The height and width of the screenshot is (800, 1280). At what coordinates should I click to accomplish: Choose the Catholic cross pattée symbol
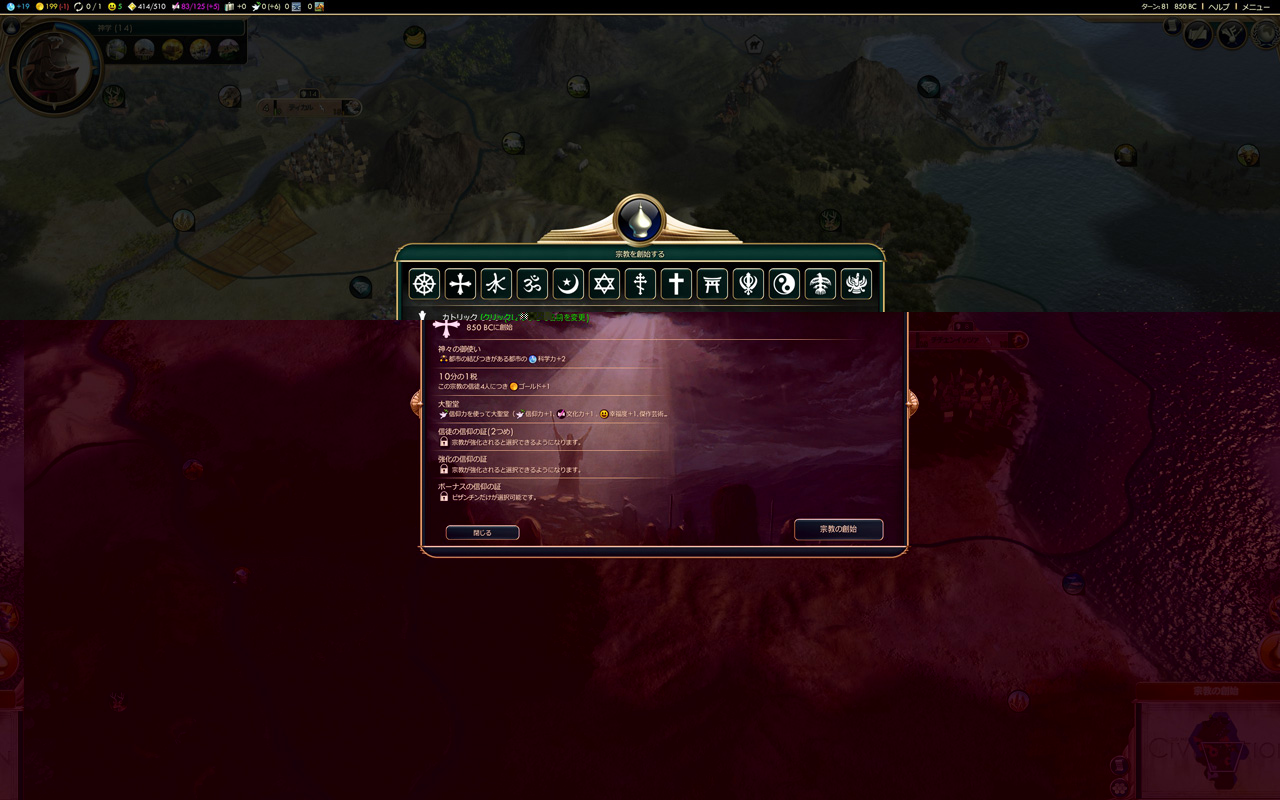coord(460,284)
